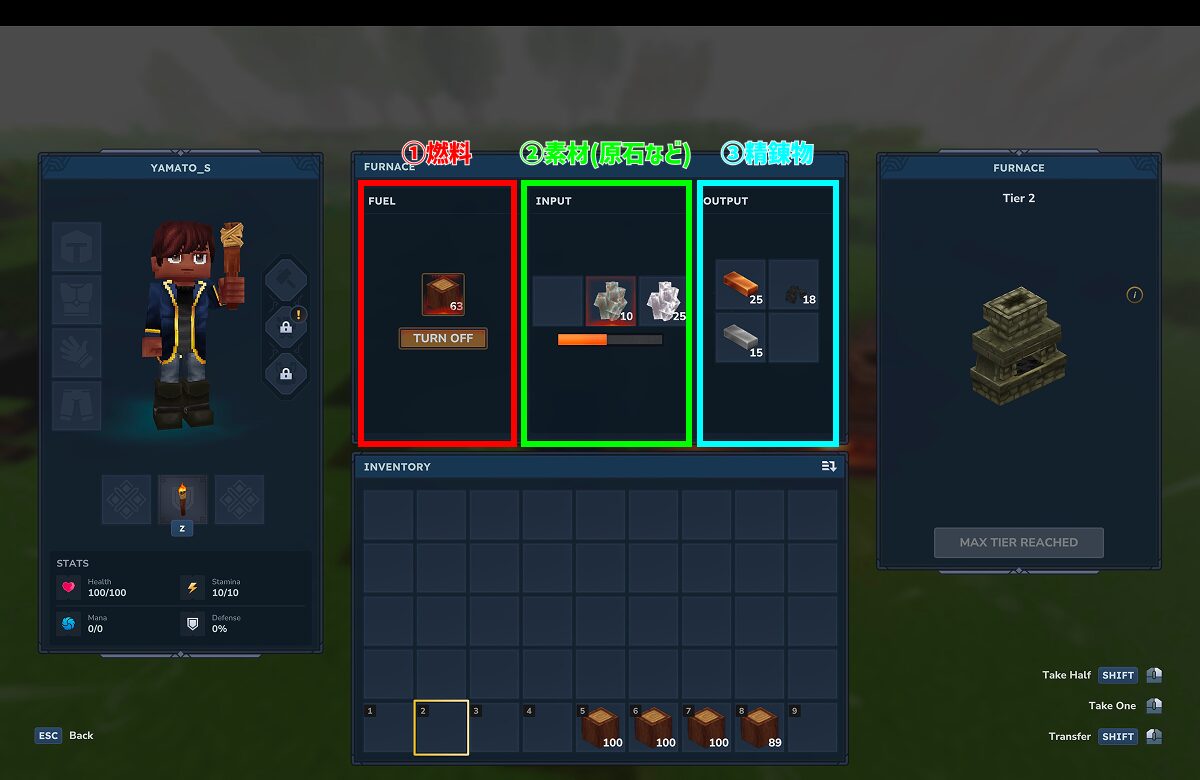Sort the inventory with the sort icon

coord(828,467)
